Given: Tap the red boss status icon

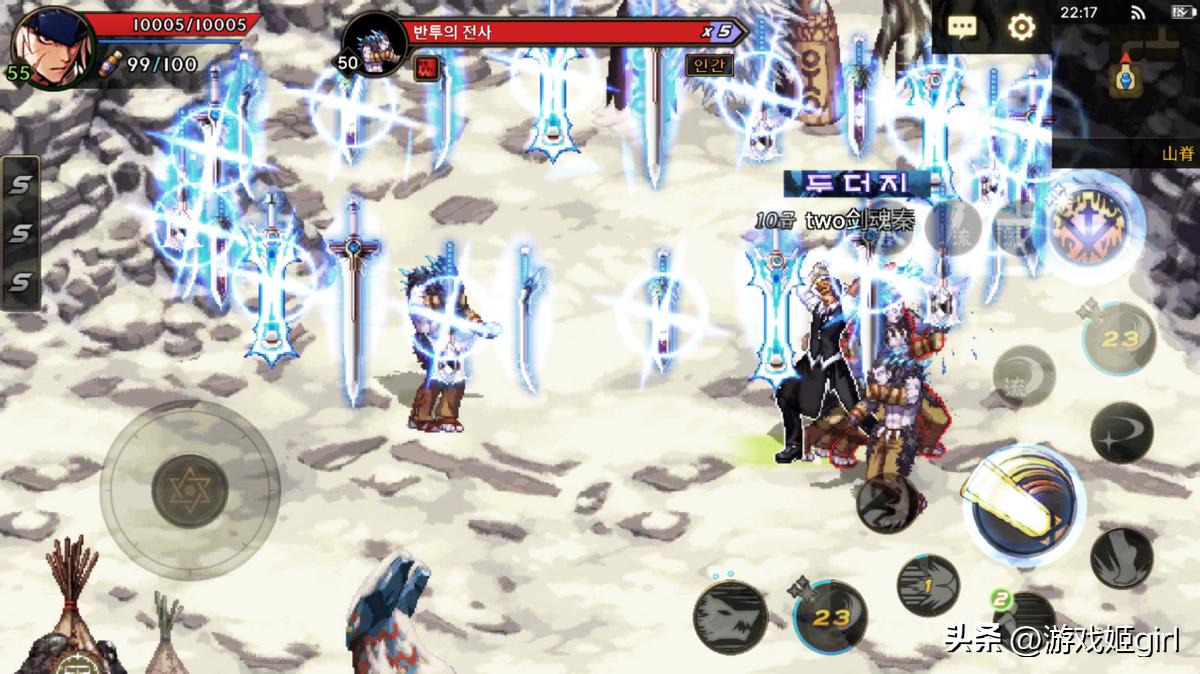Looking at the screenshot, I should tap(426, 67).
